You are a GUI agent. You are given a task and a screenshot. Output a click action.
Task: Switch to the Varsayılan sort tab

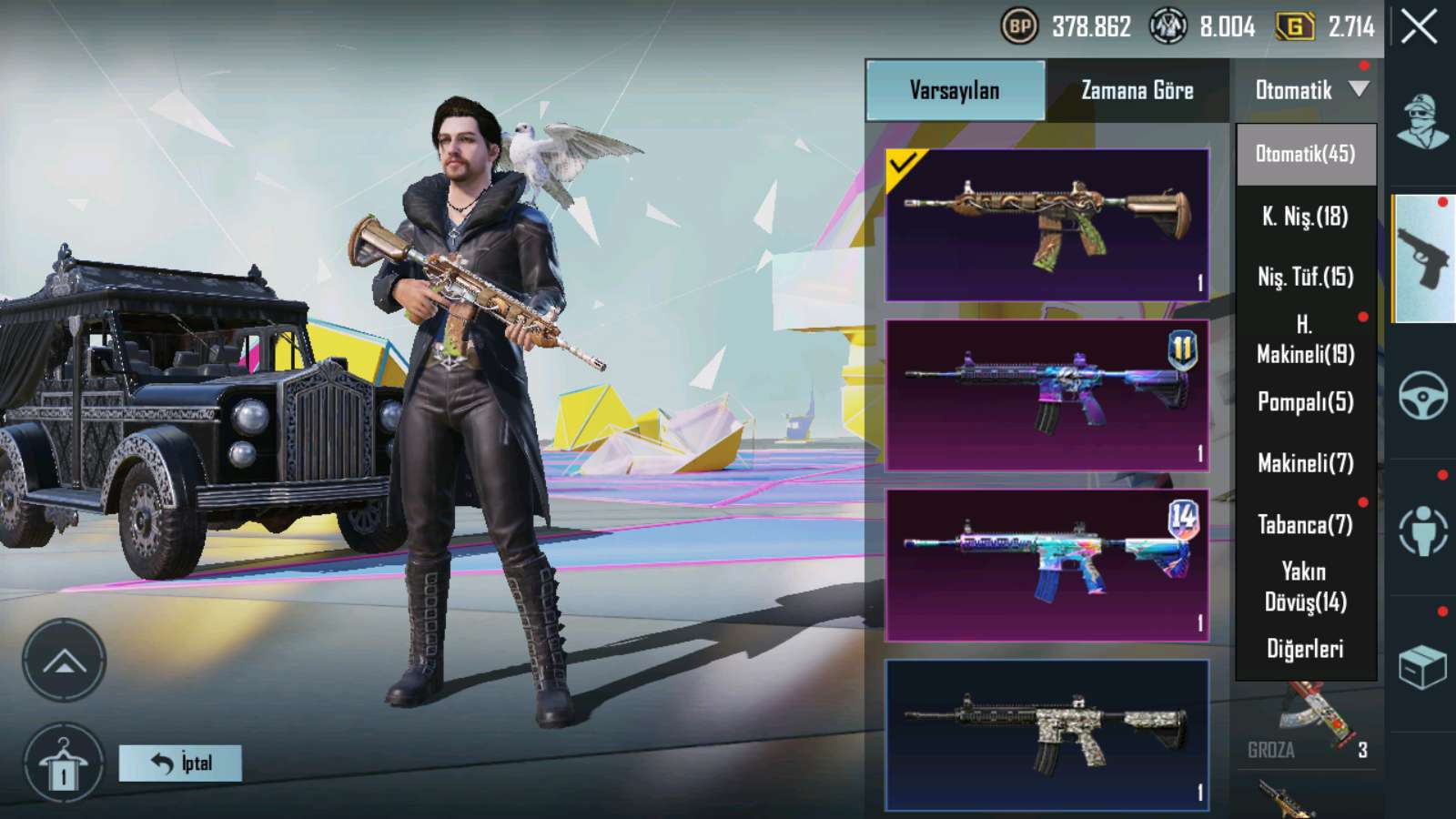[955, 90]
